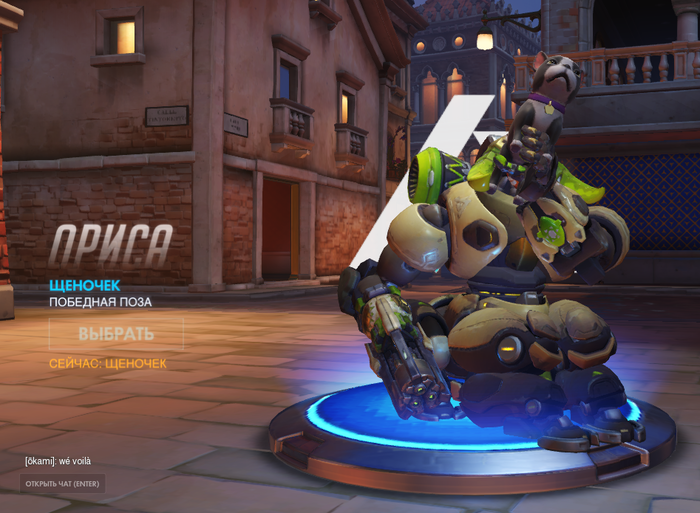Viewport: 700px width, 513px height.
Task: Click the ВЫБРАТЬ button
Action: tap(116, 334)
